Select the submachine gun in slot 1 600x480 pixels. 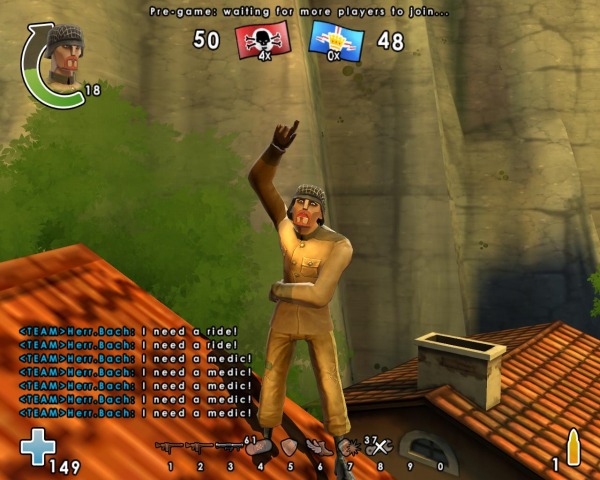pyautogui.click(x=169, y=447)
